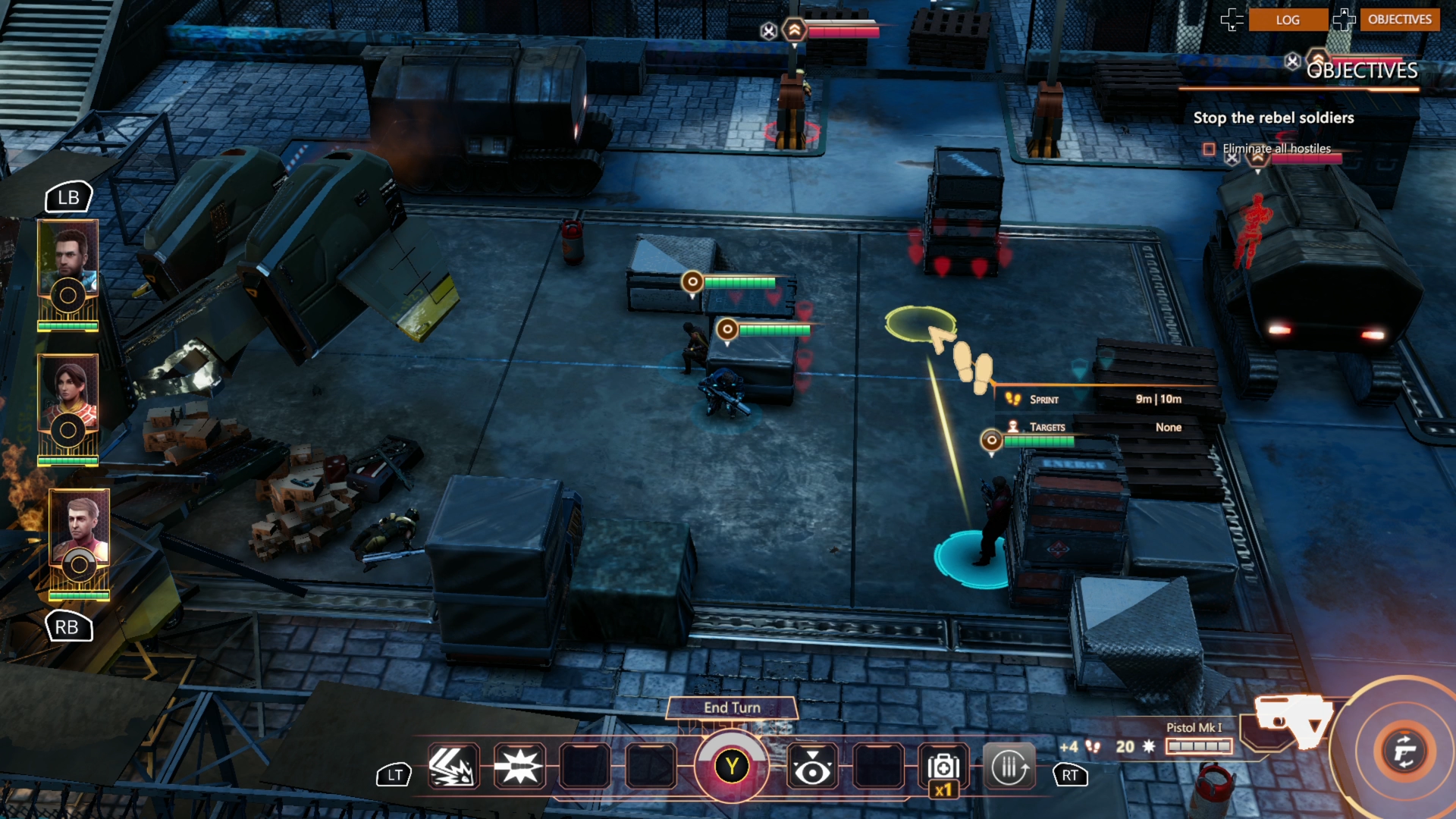Select the bearded man squad portrait
This screenshot has width=1456, height=819.
pyautogui.click(x=68, y=258)
